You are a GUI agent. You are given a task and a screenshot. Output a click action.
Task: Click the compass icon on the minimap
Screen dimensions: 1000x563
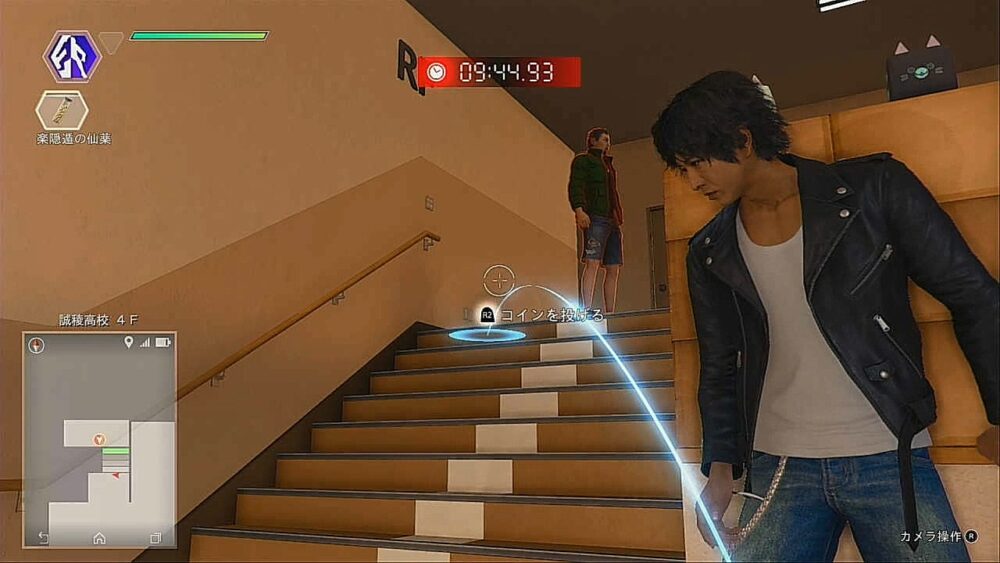coord(37,345)
